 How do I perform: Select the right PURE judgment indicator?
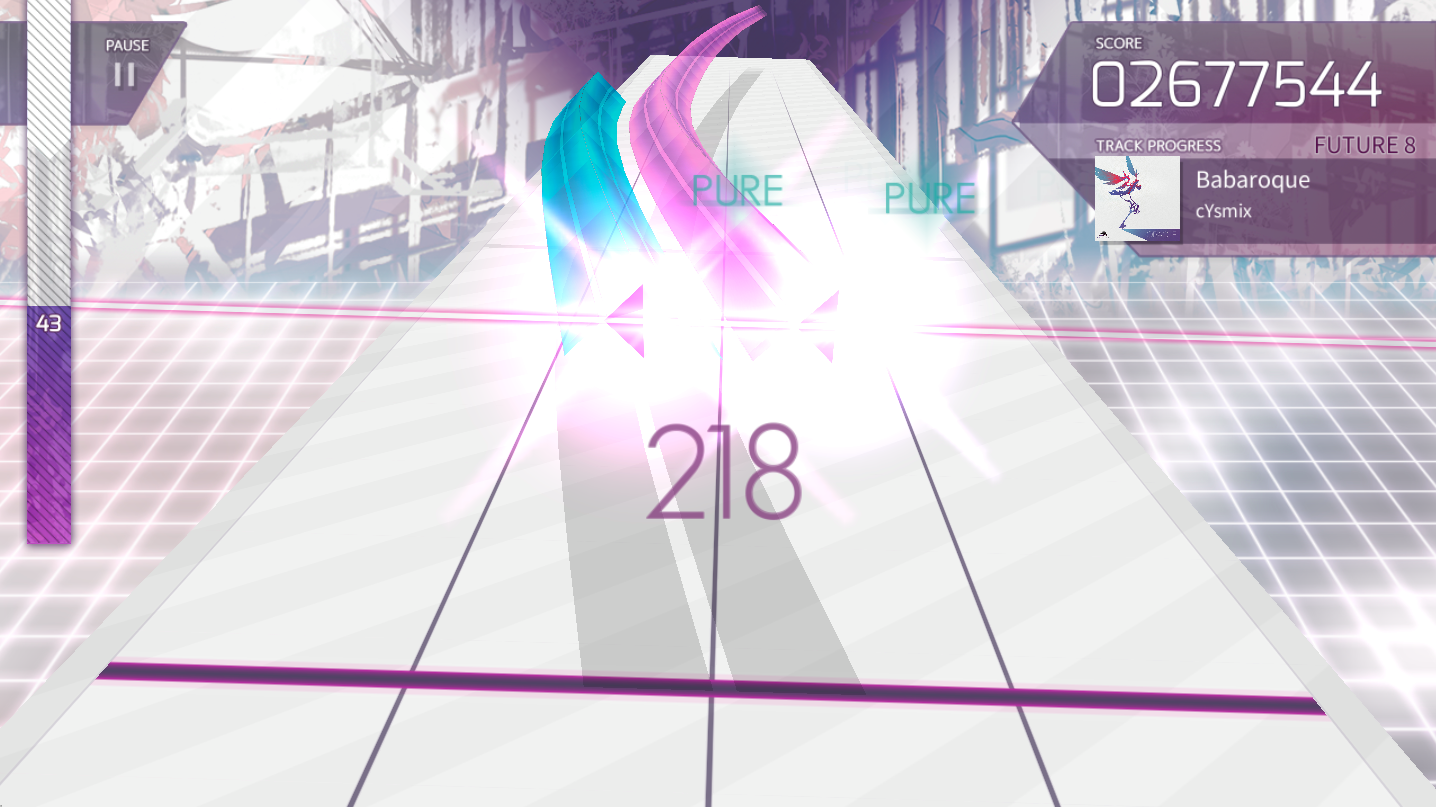click(x=929, y=197)
